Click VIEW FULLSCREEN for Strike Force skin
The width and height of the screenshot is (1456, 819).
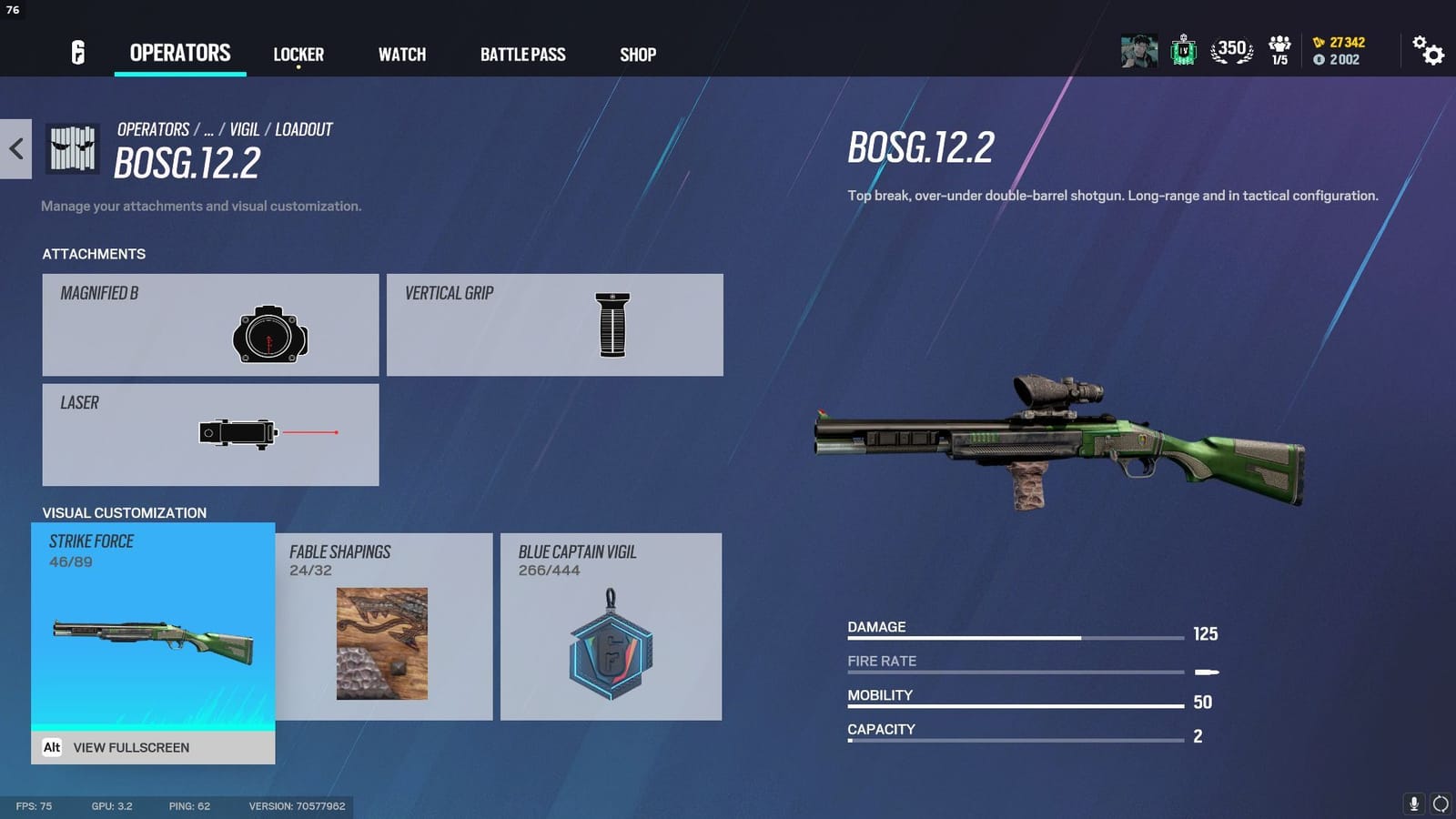131,747
